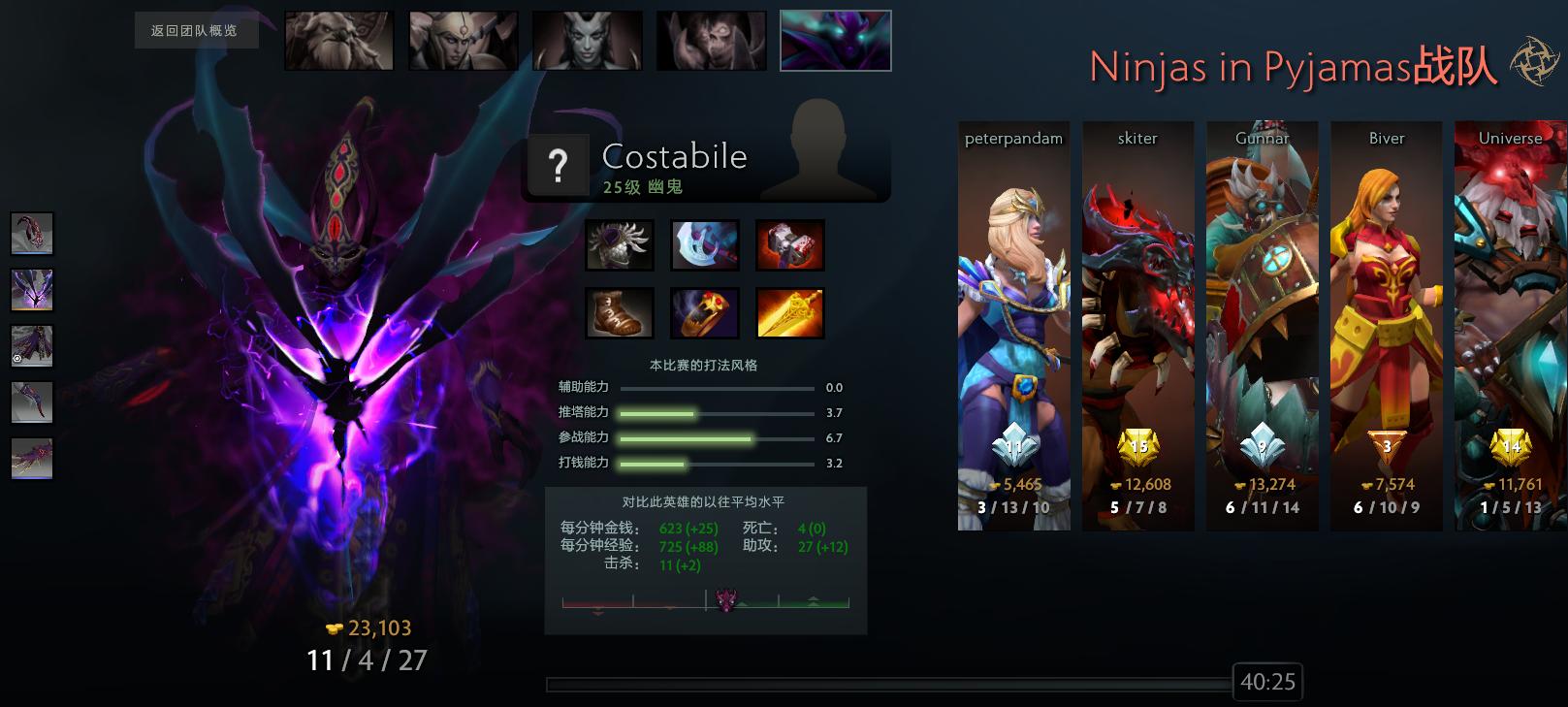Select the Diffusal Blade item icon
Viewport: 1568px width, 707px height.
coord(705,245)
